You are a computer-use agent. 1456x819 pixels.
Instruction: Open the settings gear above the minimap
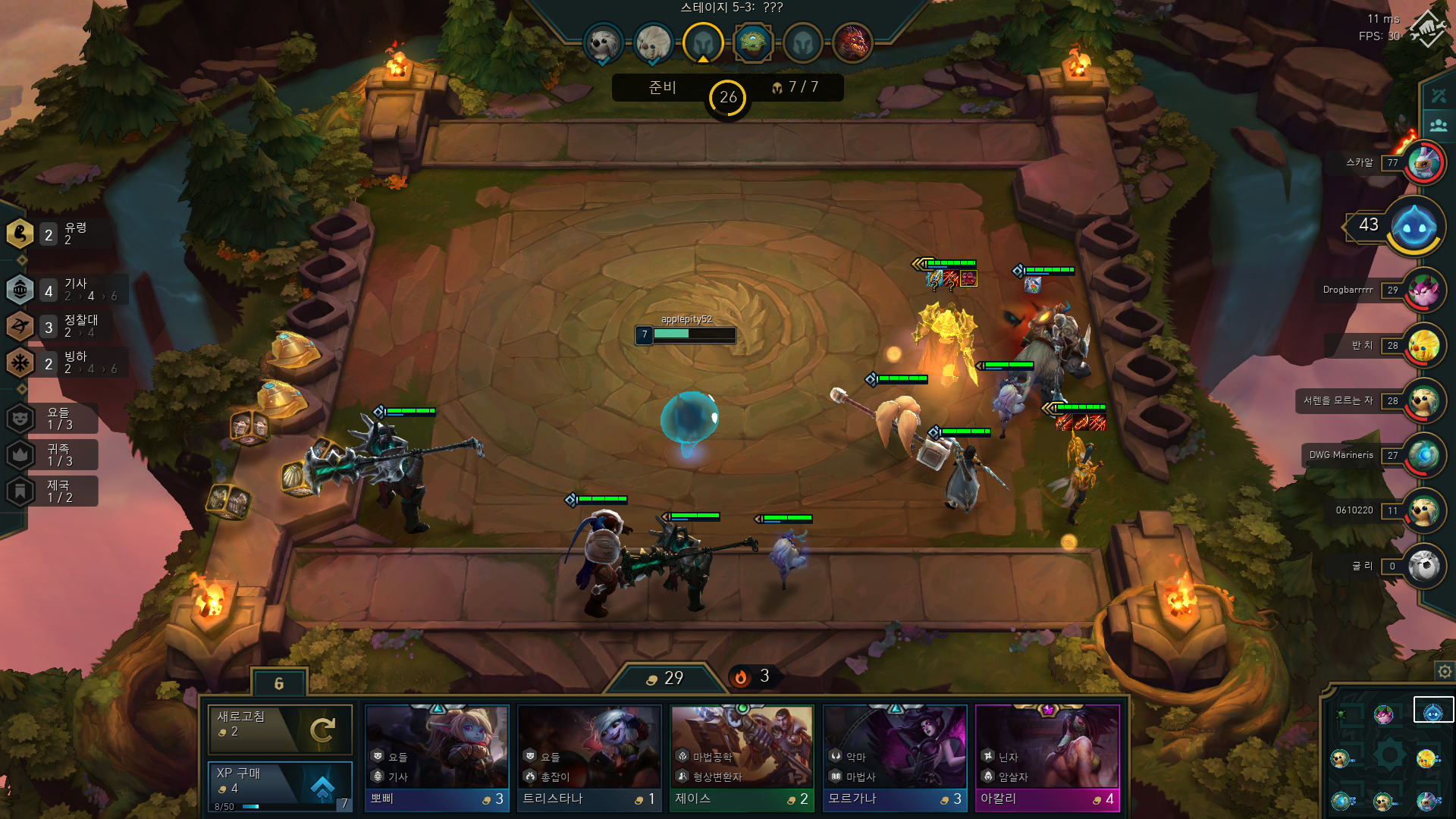(1445, 671)
